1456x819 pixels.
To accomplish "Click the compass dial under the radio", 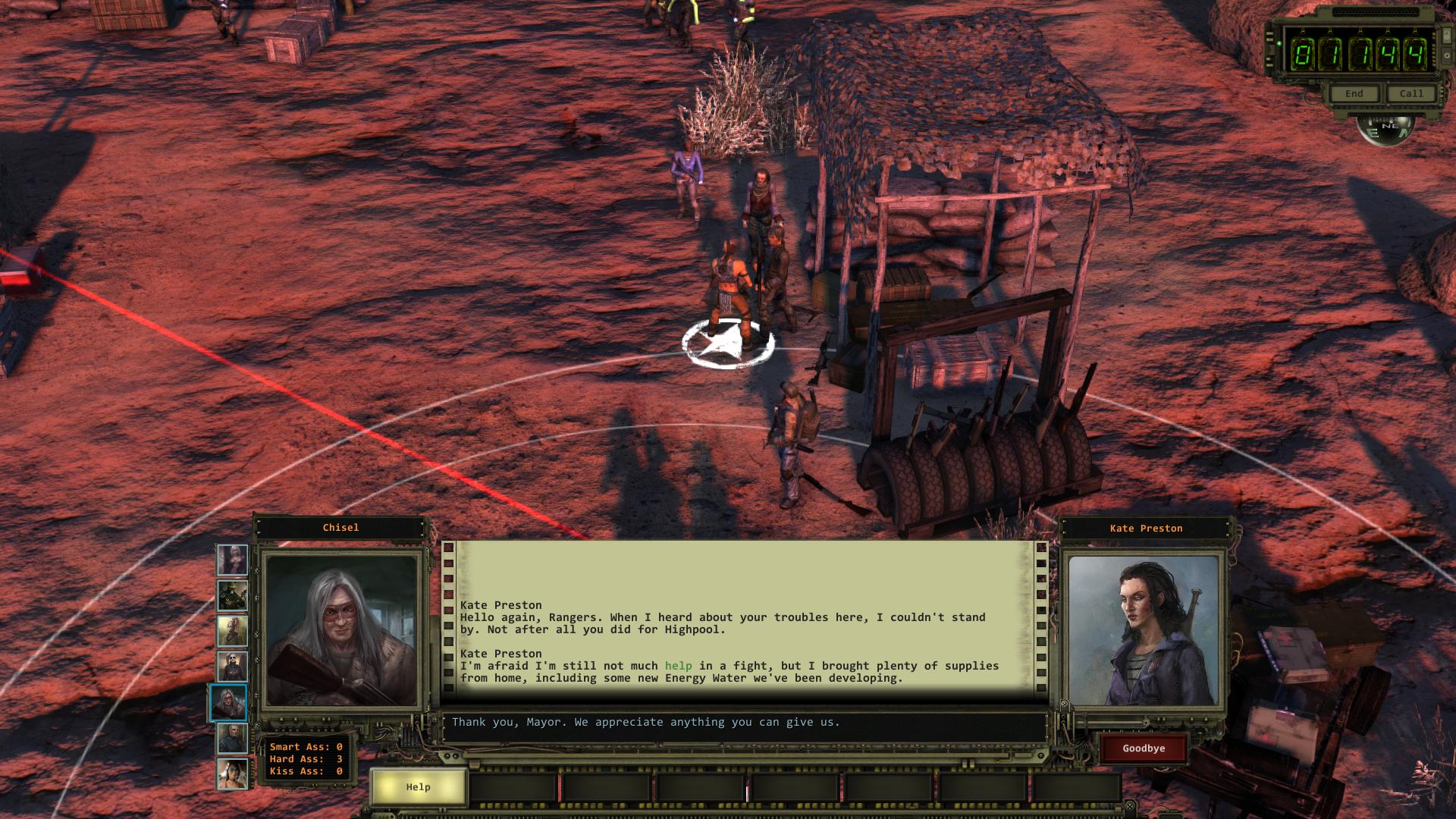I will [1385, 129].
